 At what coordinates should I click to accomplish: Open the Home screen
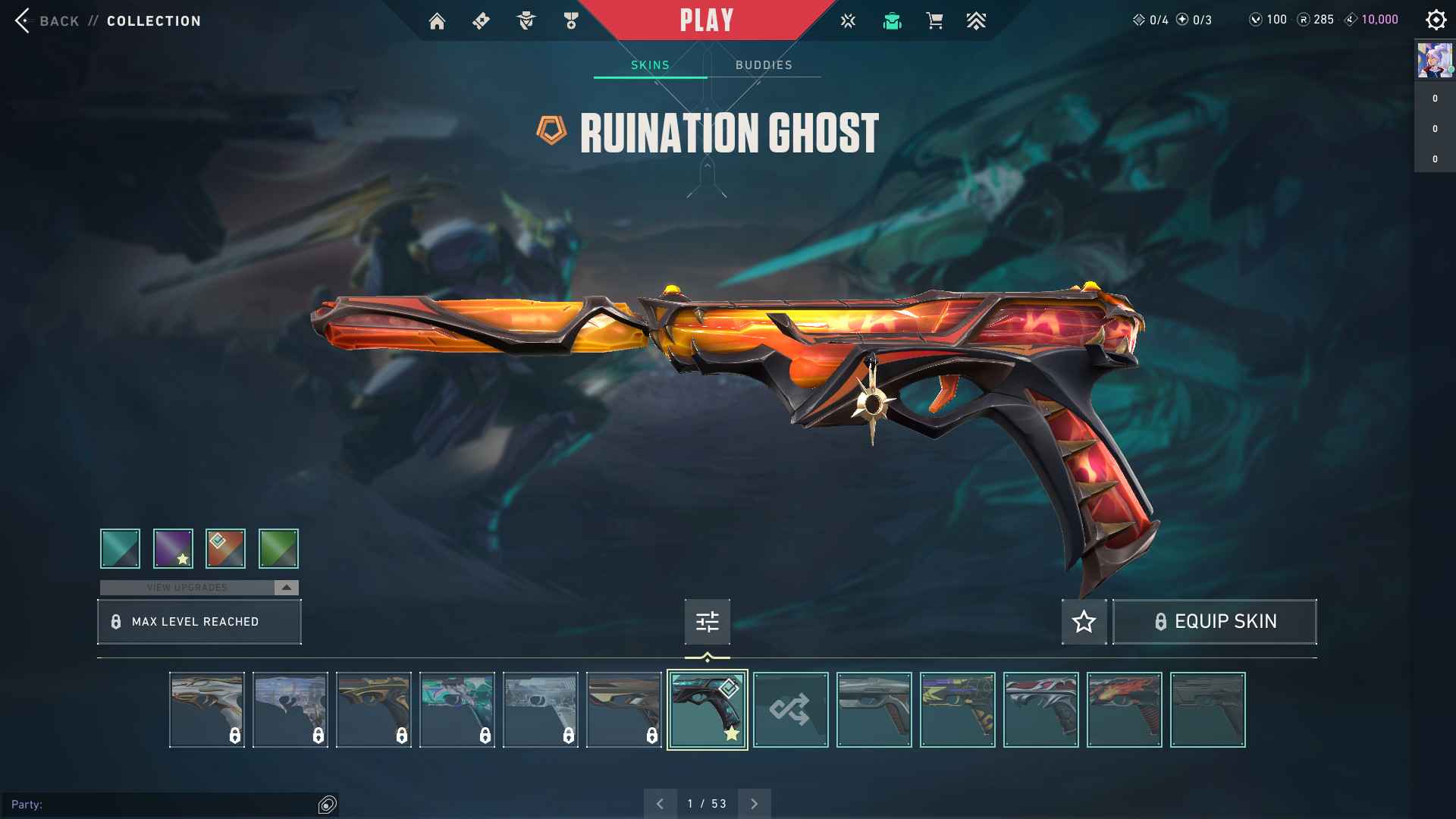[x=437, y=21]
